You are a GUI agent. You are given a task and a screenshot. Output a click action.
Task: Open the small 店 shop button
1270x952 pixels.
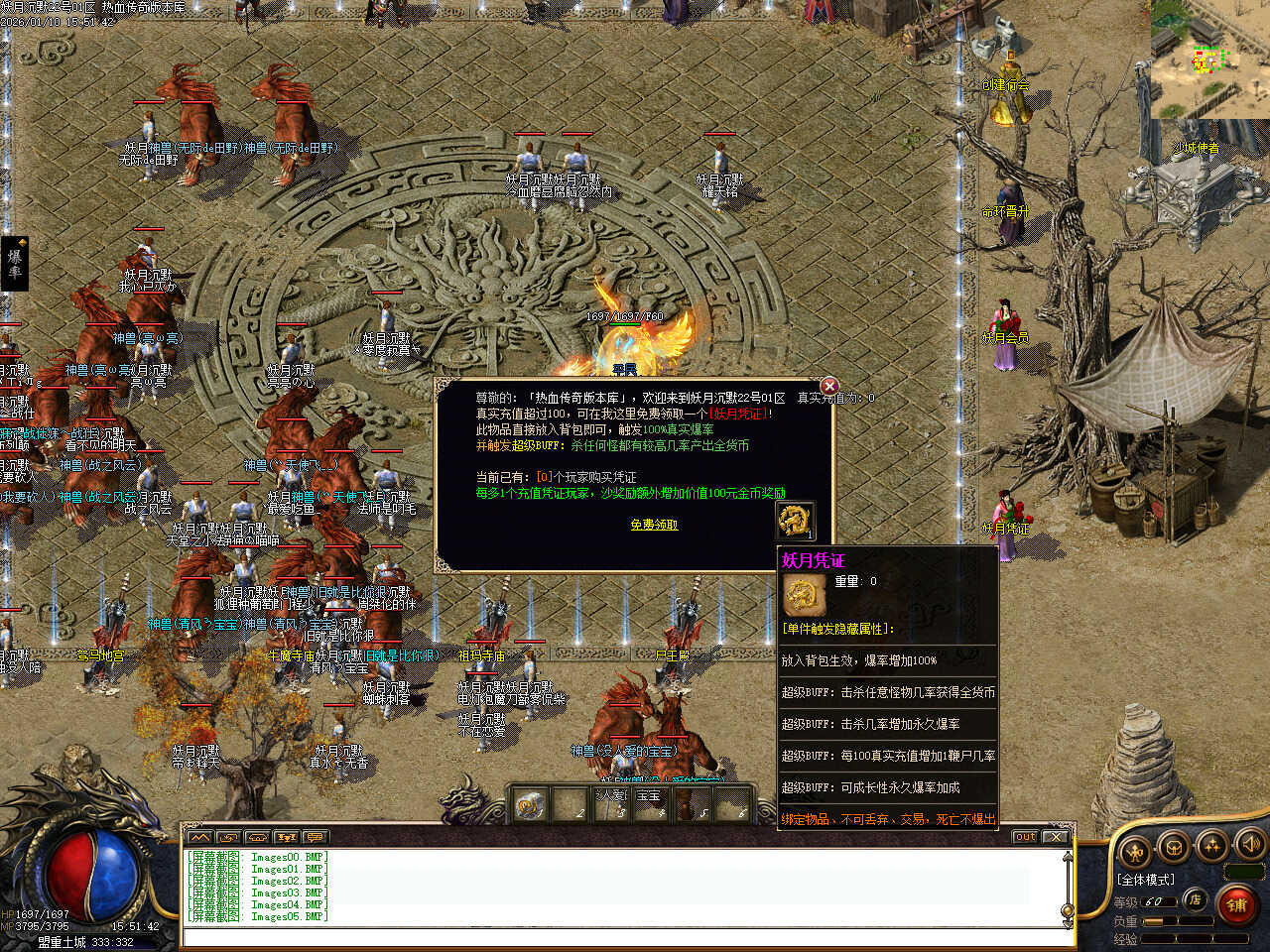point(1196,900)
